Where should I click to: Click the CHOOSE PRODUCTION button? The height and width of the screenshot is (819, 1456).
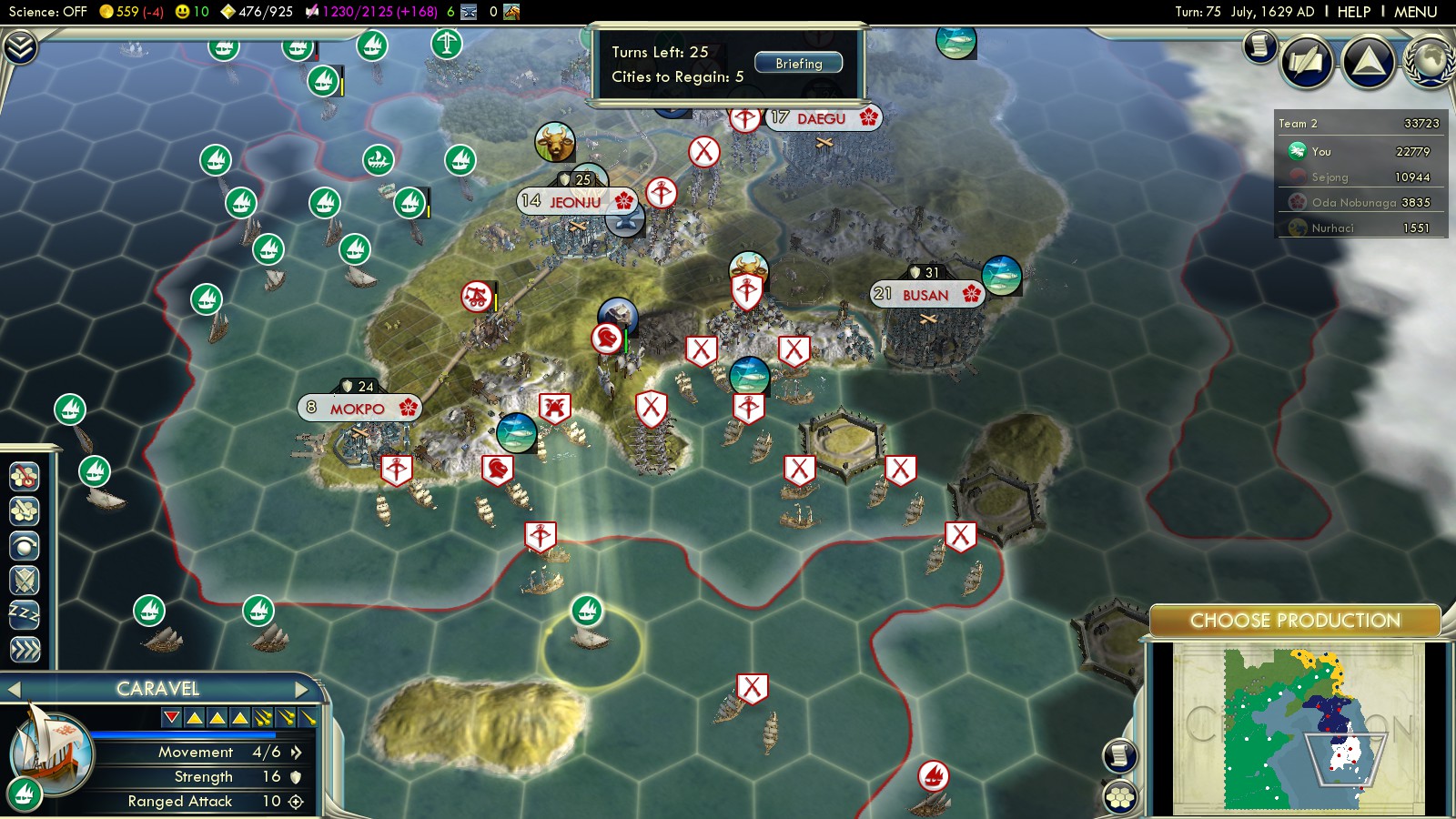(x=1294, y=621)
